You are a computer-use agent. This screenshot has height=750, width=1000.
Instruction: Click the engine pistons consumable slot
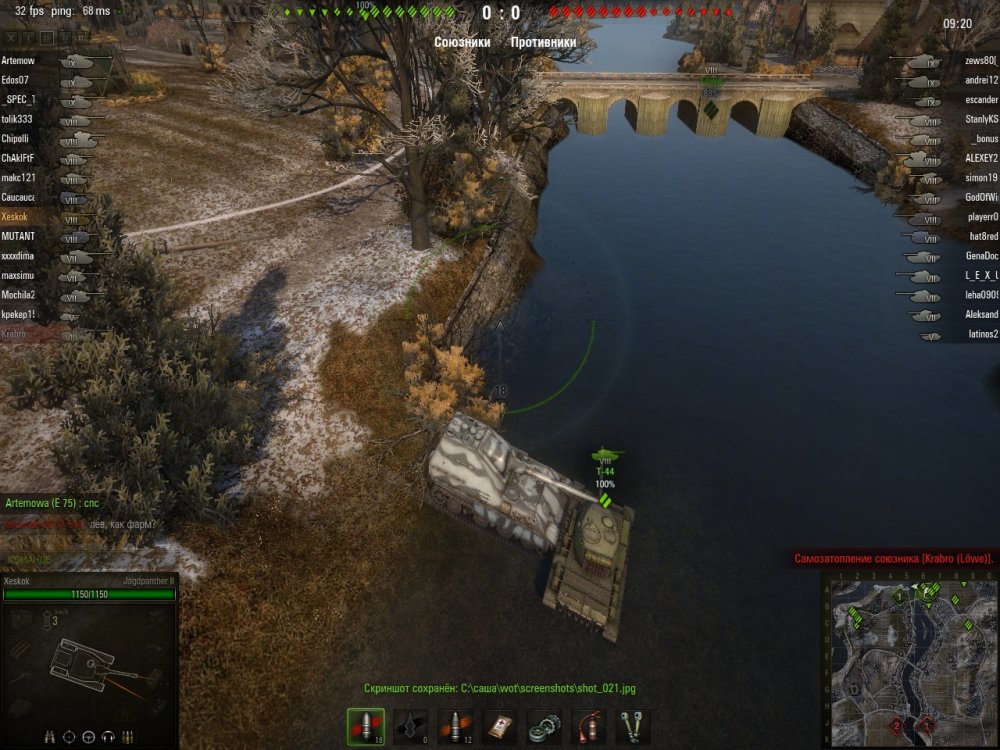click(632, 726)
